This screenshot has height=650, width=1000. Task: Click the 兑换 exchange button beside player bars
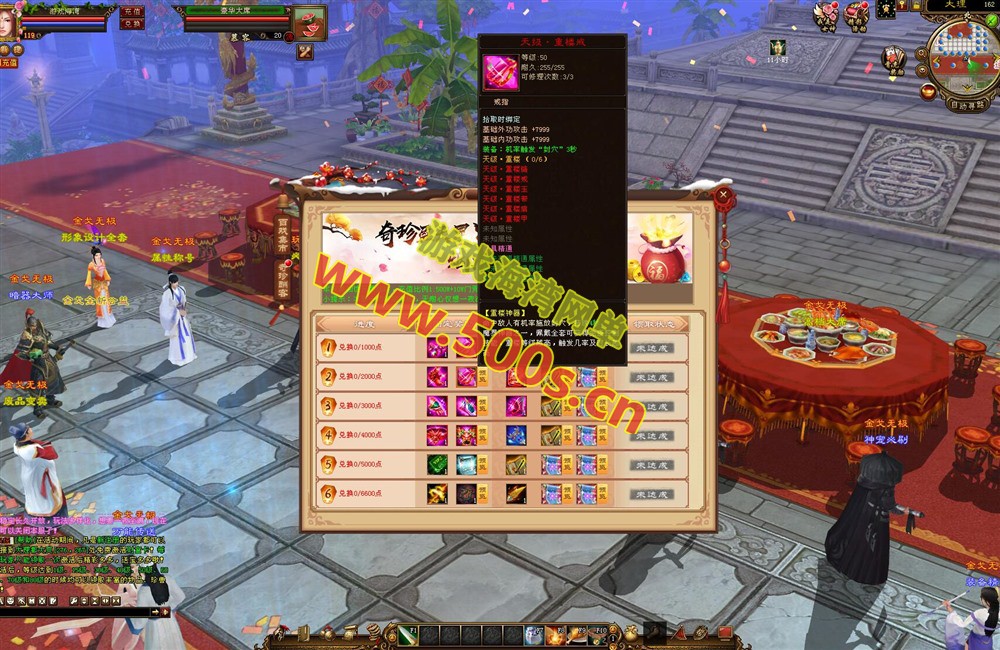(131, 24)
